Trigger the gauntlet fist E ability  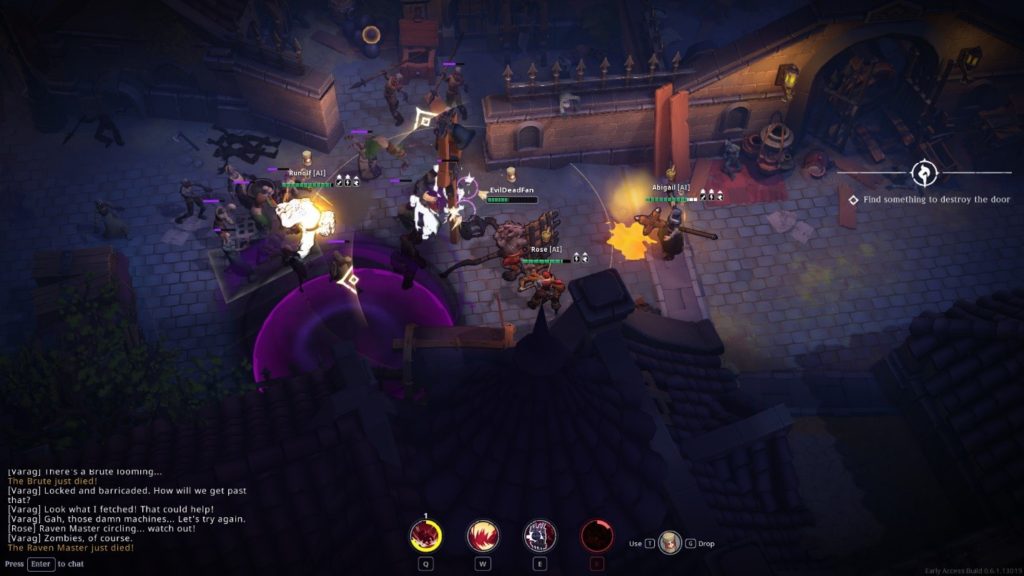(540, 536)
